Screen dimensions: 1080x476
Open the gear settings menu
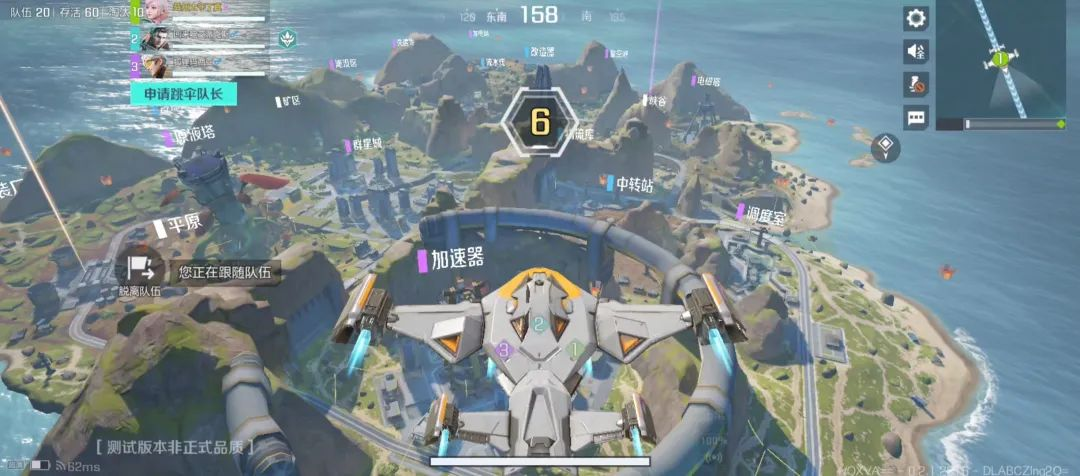(x=916, y=18)
